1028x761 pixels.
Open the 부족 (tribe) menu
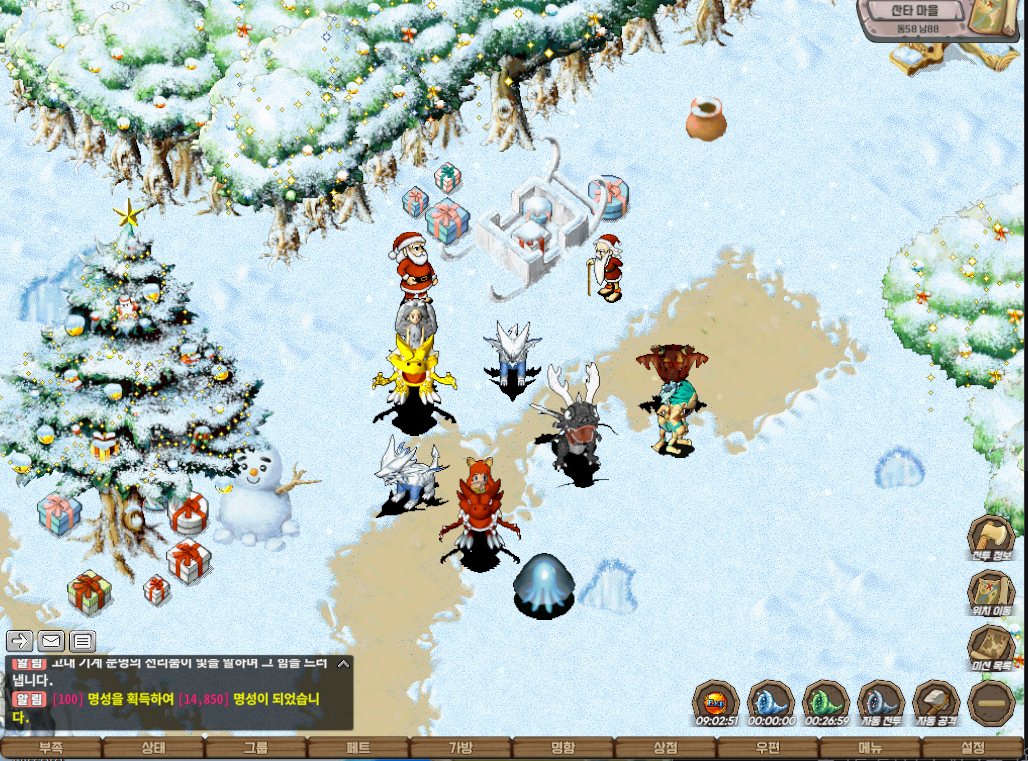[51, 748]
